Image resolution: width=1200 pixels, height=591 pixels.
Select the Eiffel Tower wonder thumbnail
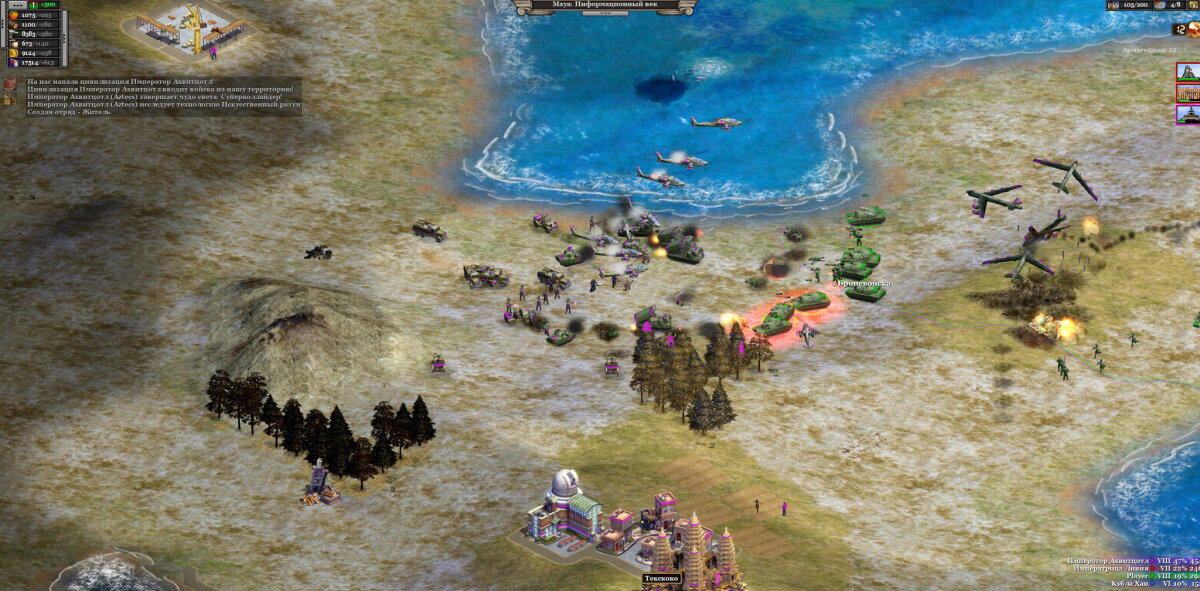point(1187,114)
